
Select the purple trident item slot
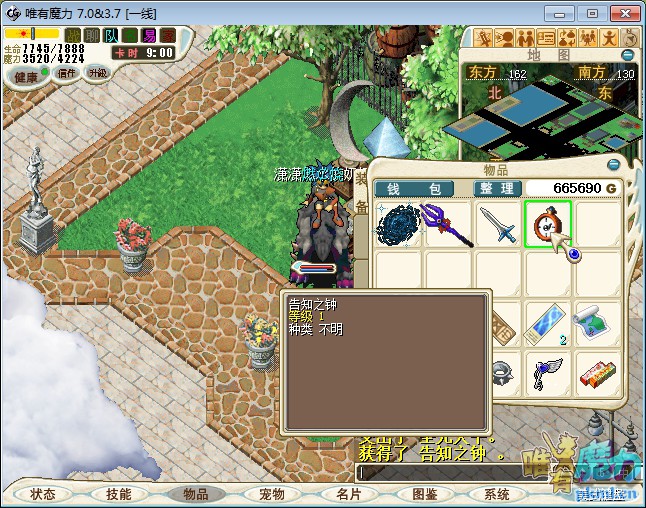447,225
